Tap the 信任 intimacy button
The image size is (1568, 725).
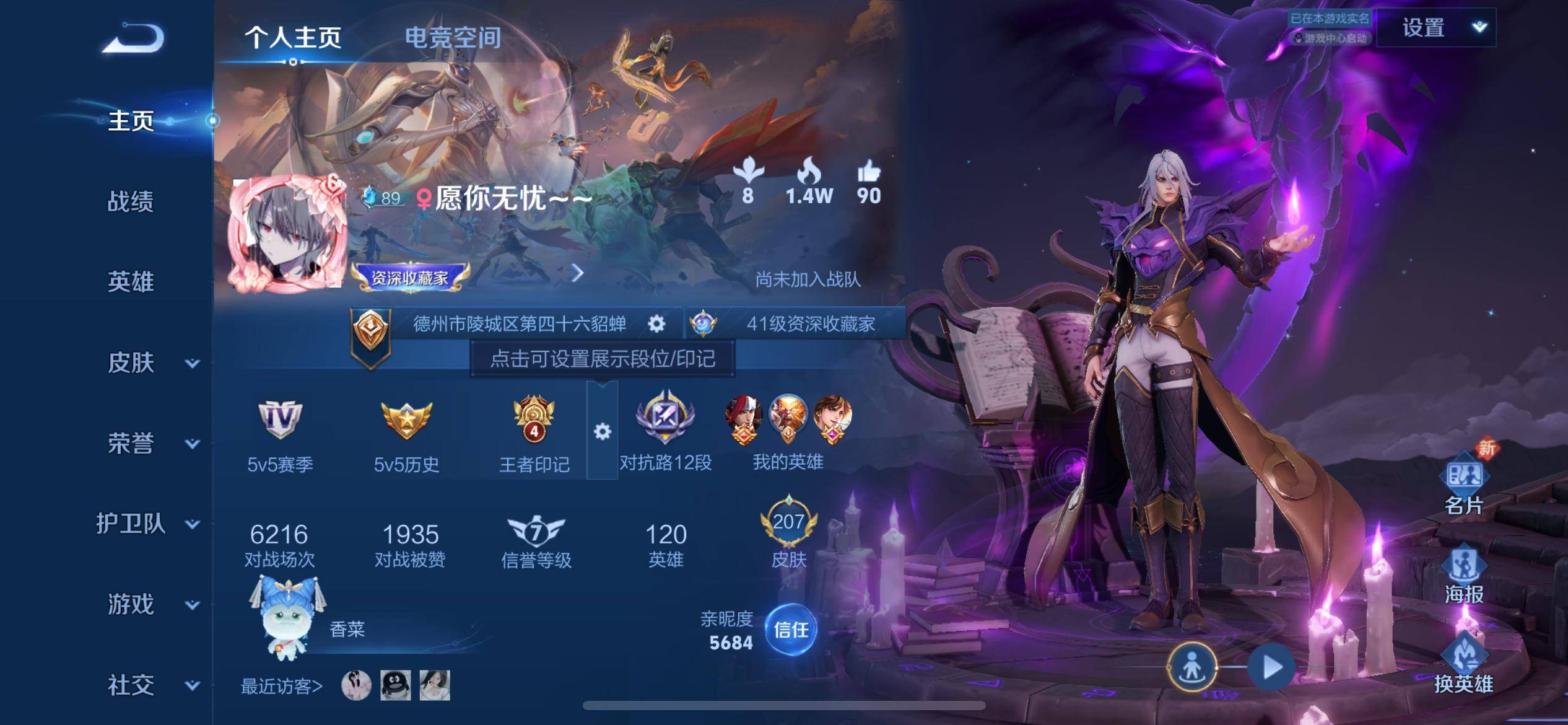(791, 630)
